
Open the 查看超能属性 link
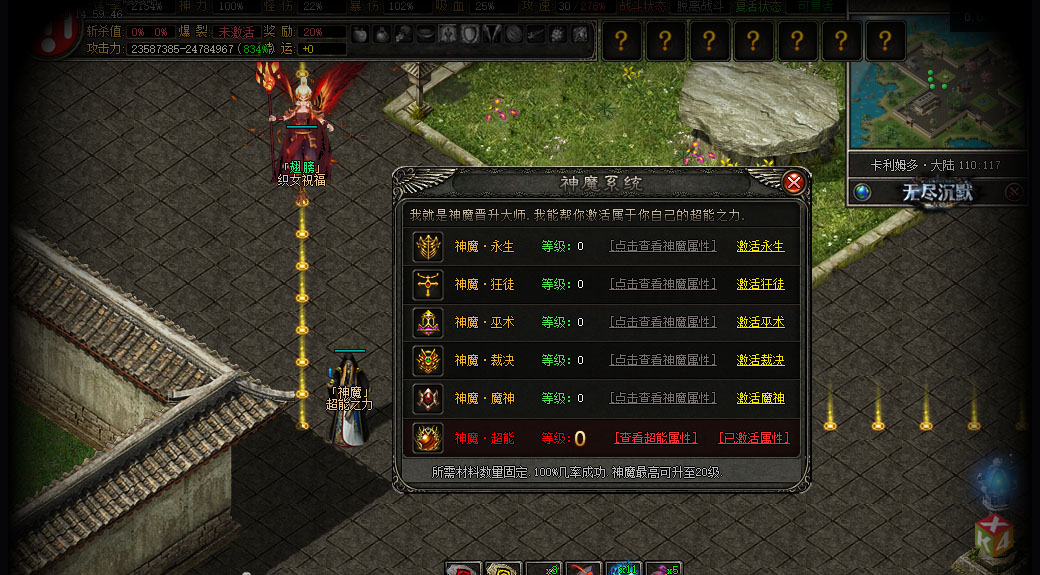click(x=655, y=438)
